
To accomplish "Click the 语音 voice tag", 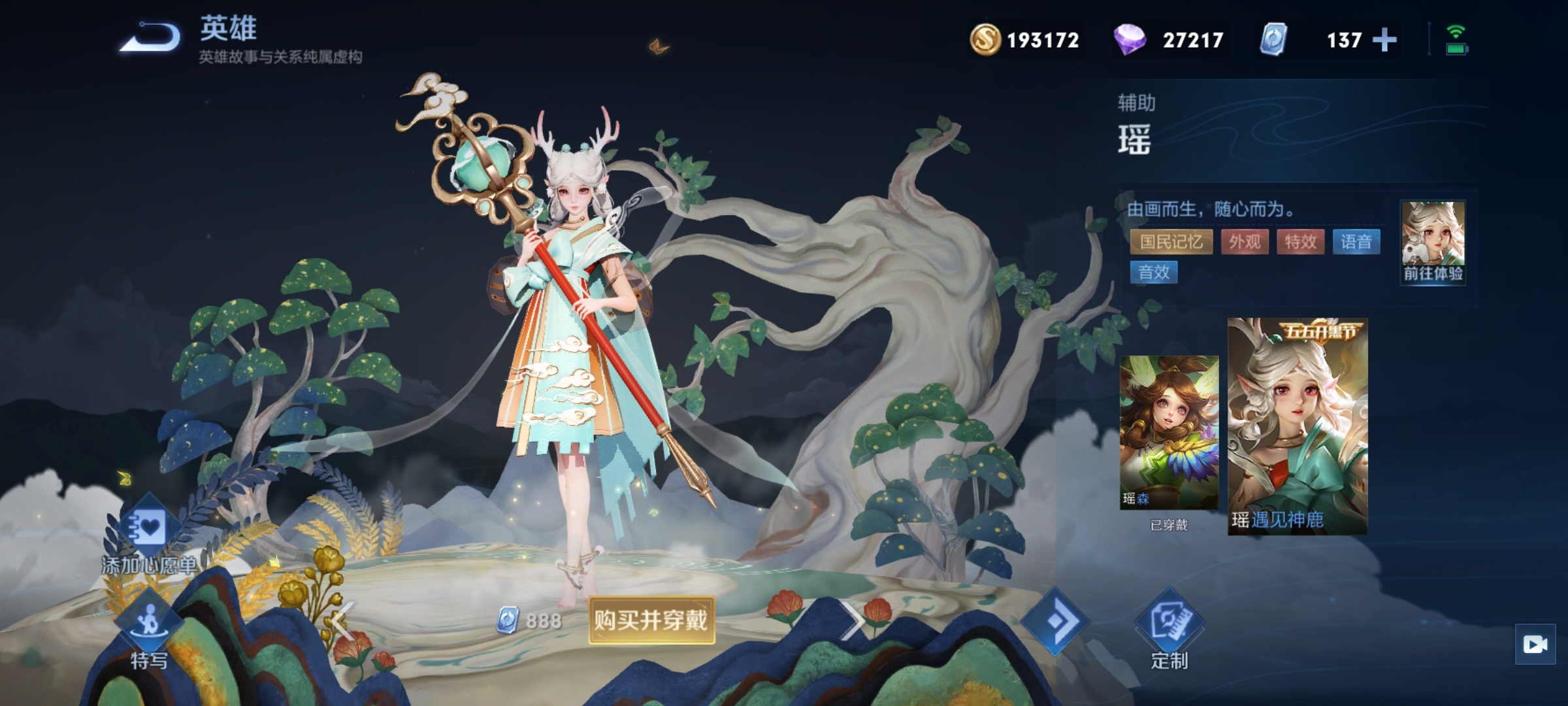I will pos(1356,242).
